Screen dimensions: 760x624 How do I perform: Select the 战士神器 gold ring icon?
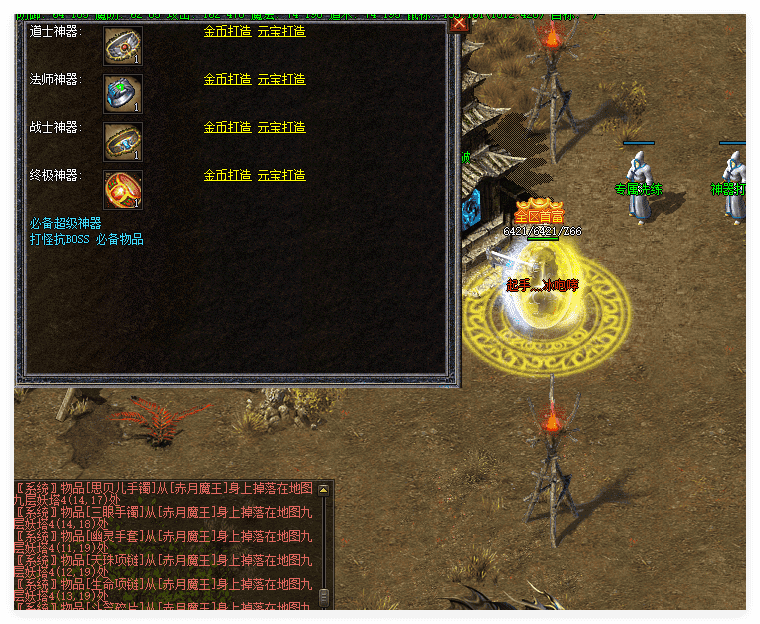(123, 142)
